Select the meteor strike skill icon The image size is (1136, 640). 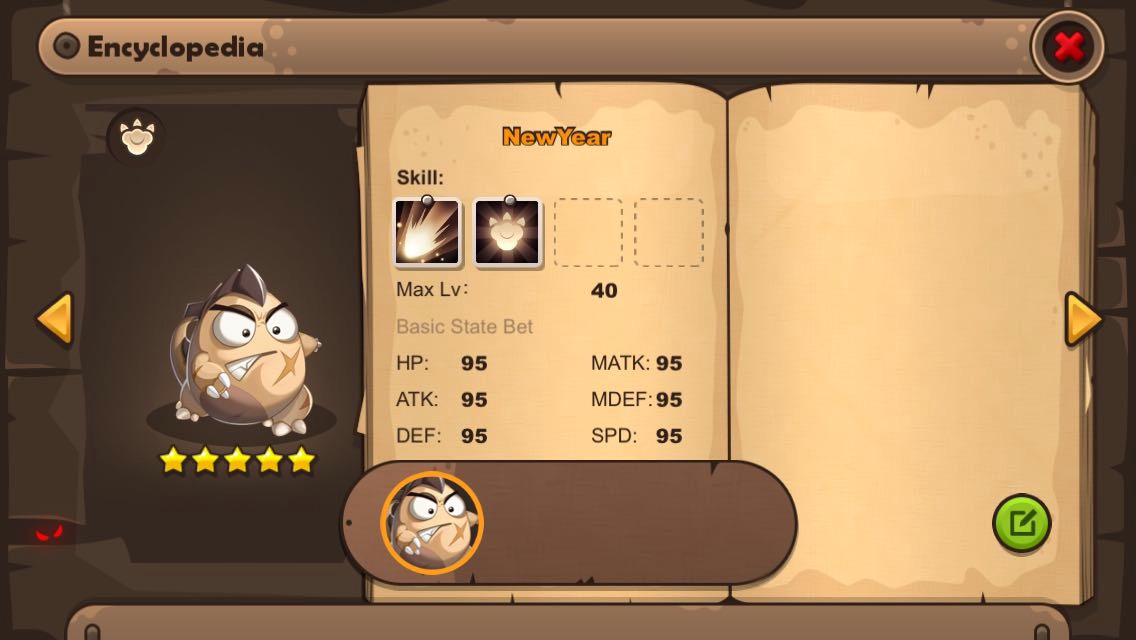point(427,233)
